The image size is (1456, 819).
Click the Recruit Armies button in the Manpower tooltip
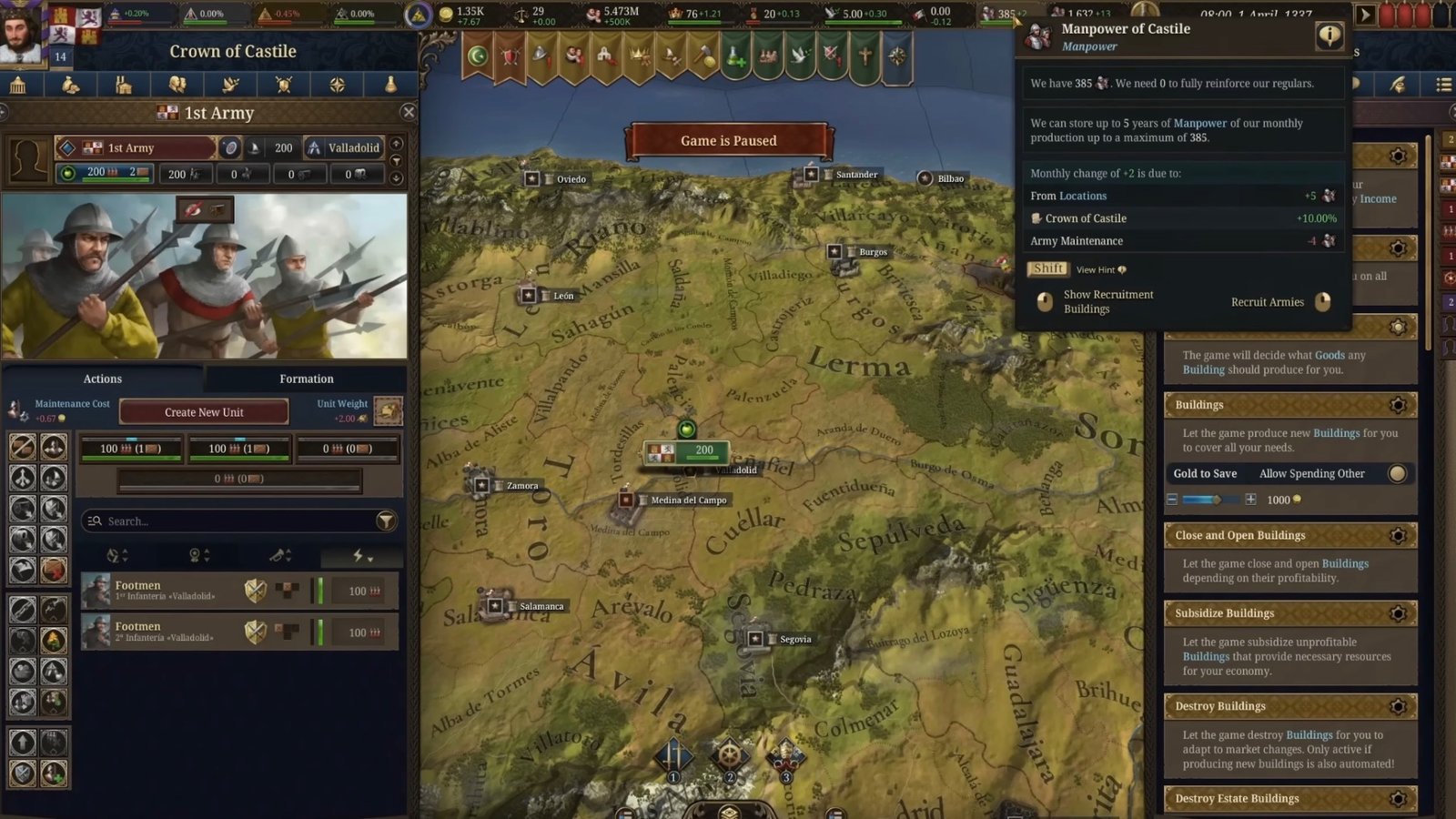pyautogui.click(x=1269, y=301)
